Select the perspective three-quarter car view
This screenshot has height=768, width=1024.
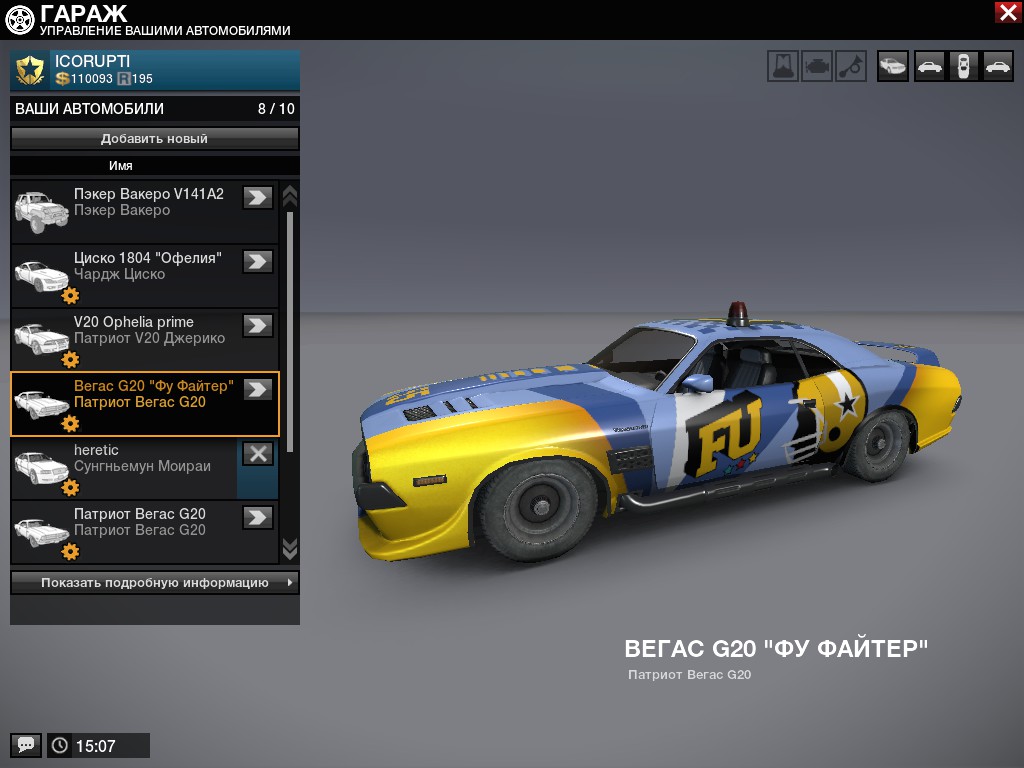893,66
